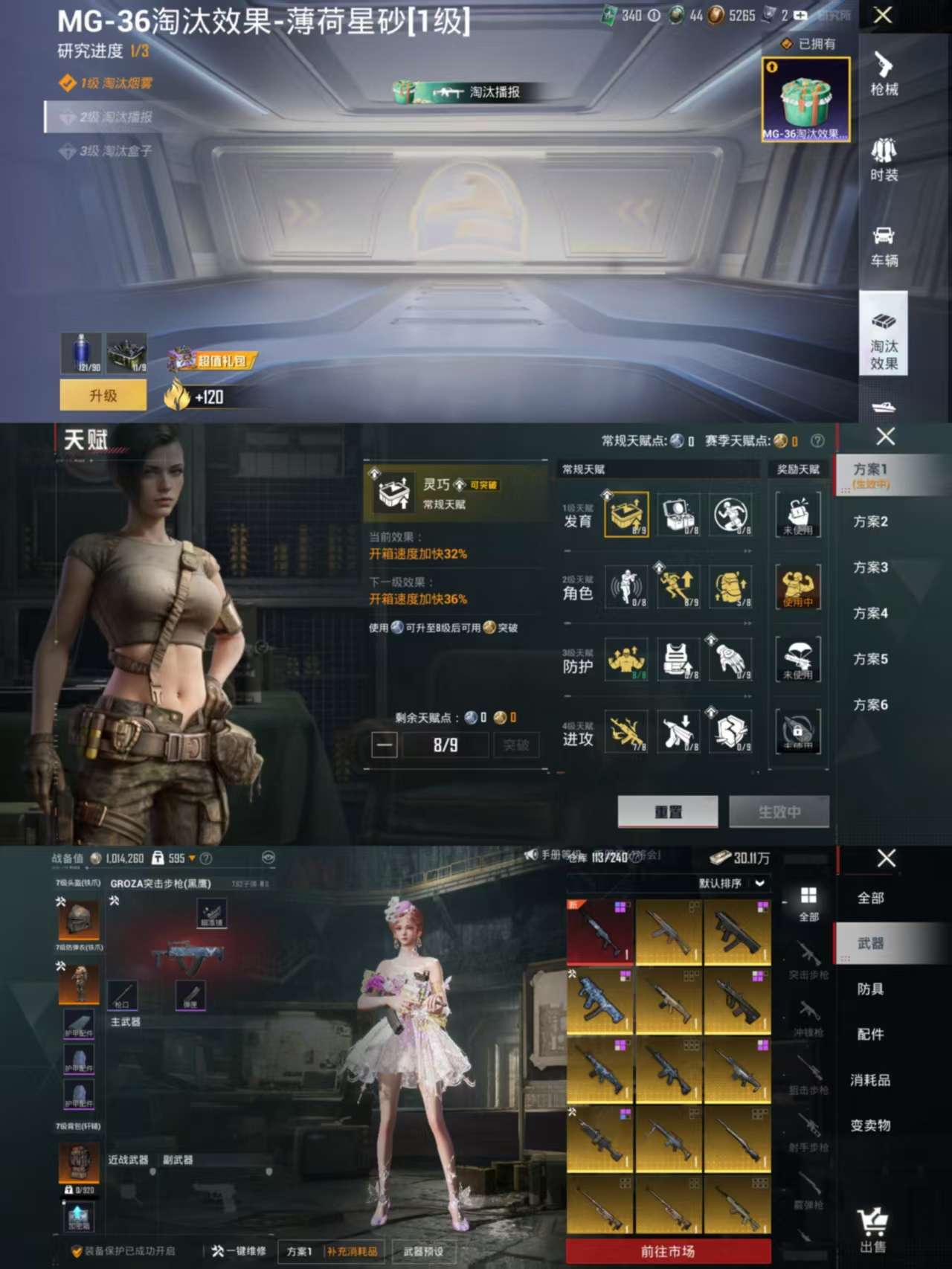Click the 出售 sell cart button
952x1269 pixels.
872,1231
